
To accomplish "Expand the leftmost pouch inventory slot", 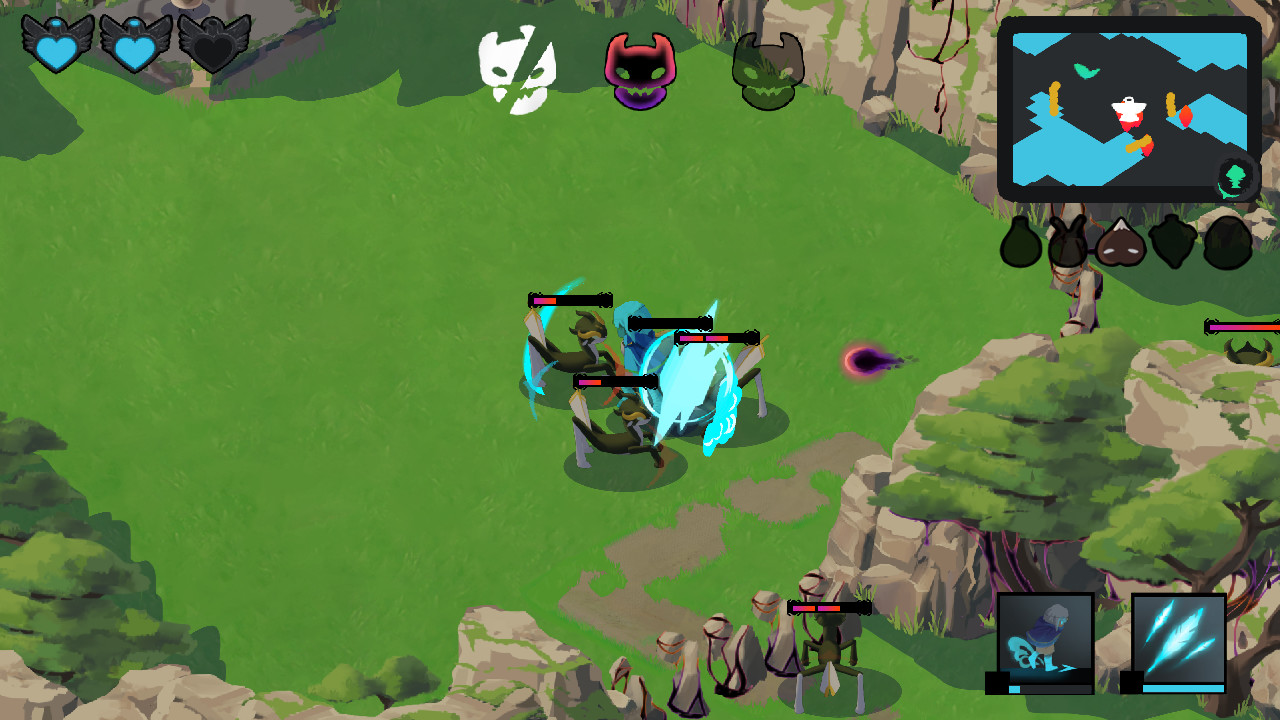I will 1021,243.
